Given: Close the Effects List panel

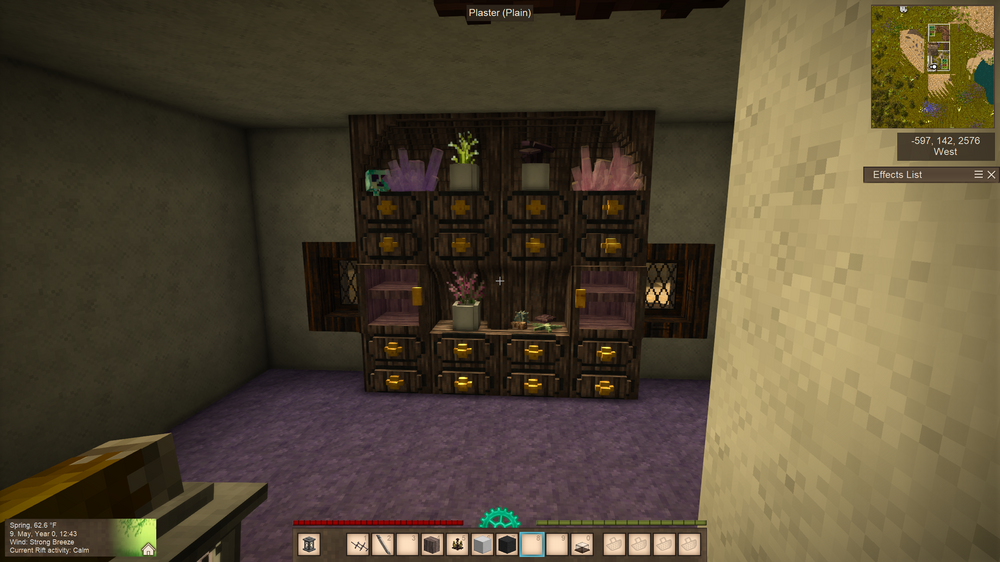Looking at the screenshot, I should 991,175.
